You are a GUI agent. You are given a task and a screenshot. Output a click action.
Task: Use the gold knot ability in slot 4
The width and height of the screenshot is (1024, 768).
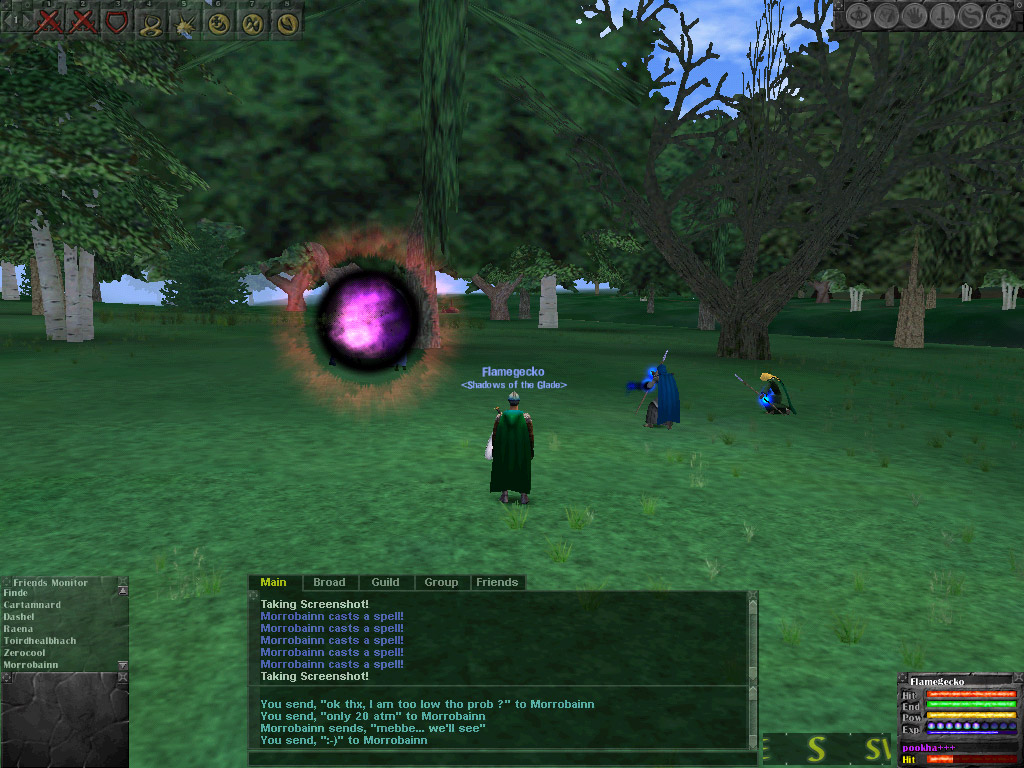click(151, 22)
